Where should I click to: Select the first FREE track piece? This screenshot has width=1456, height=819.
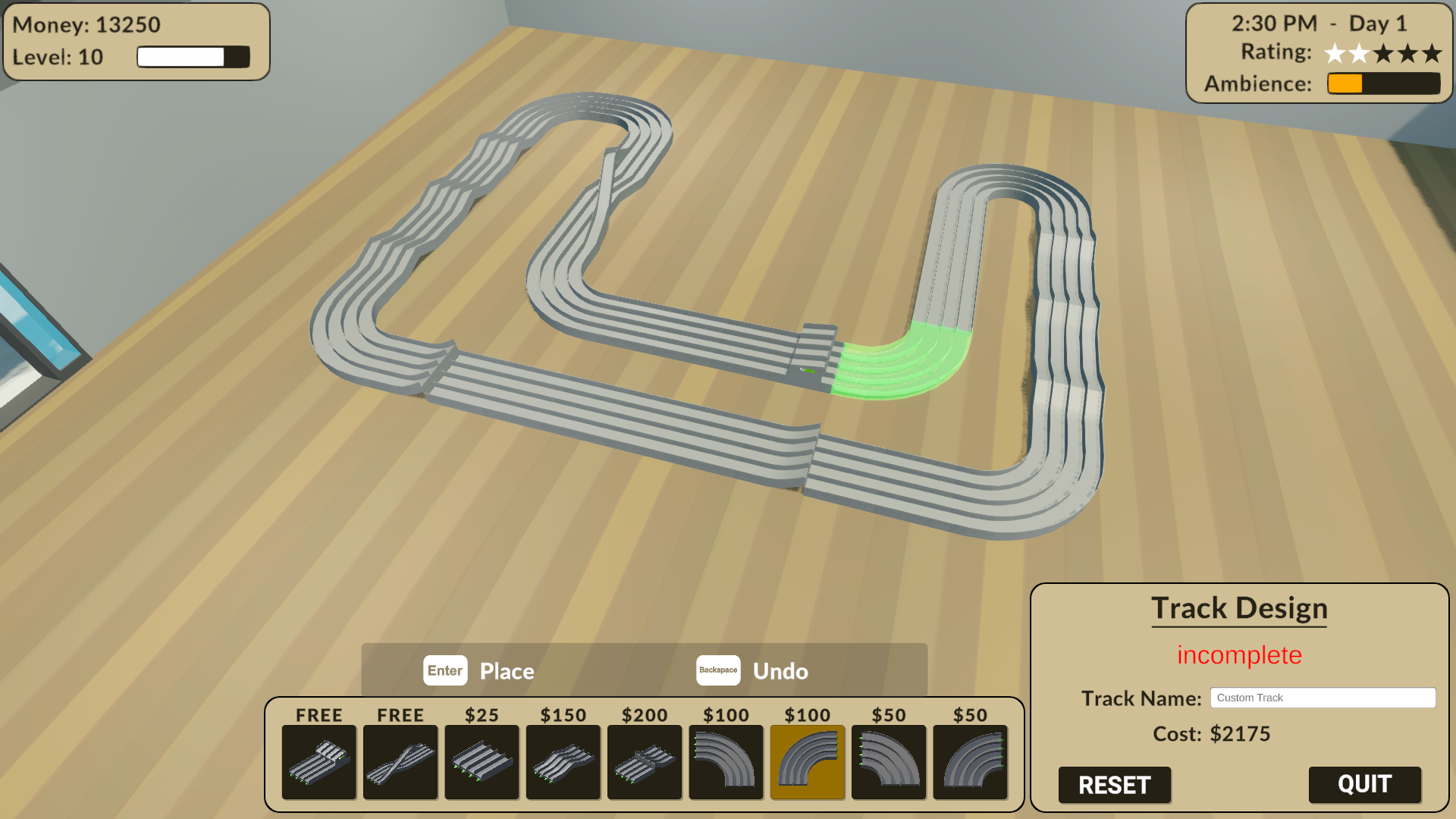click(x=318, y=762)
